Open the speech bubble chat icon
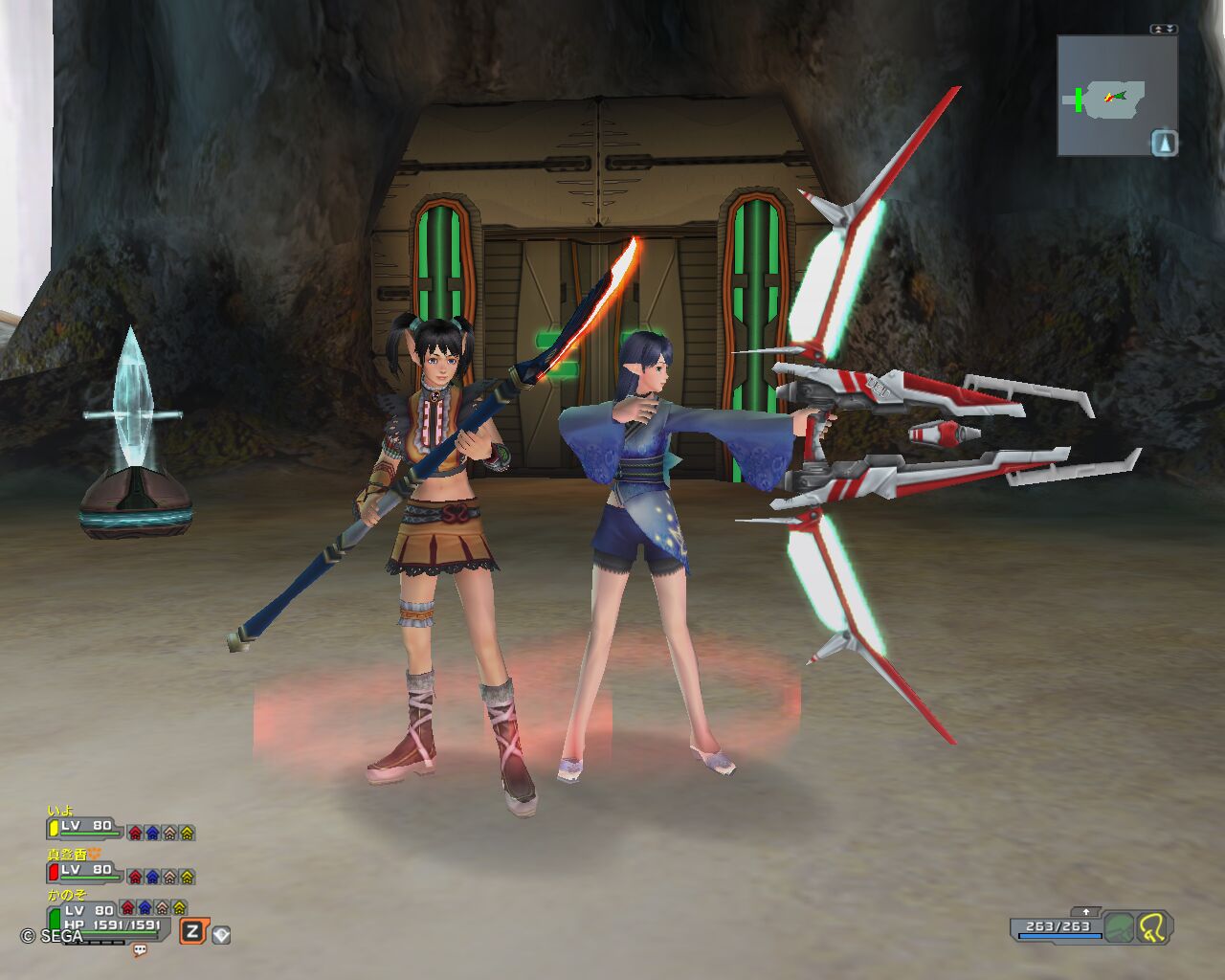The height and width of the screenshot is (980, 1225). coord(140,950)
